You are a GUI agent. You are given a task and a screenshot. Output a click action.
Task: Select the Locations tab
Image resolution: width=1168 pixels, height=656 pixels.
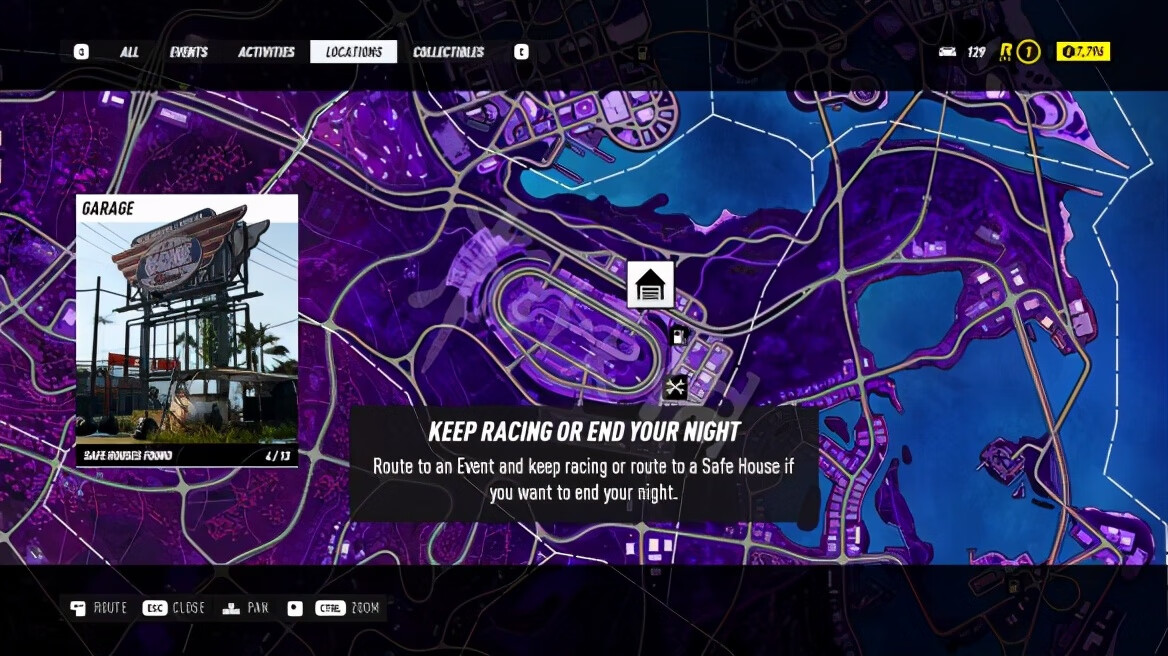(x=353, y=52)
